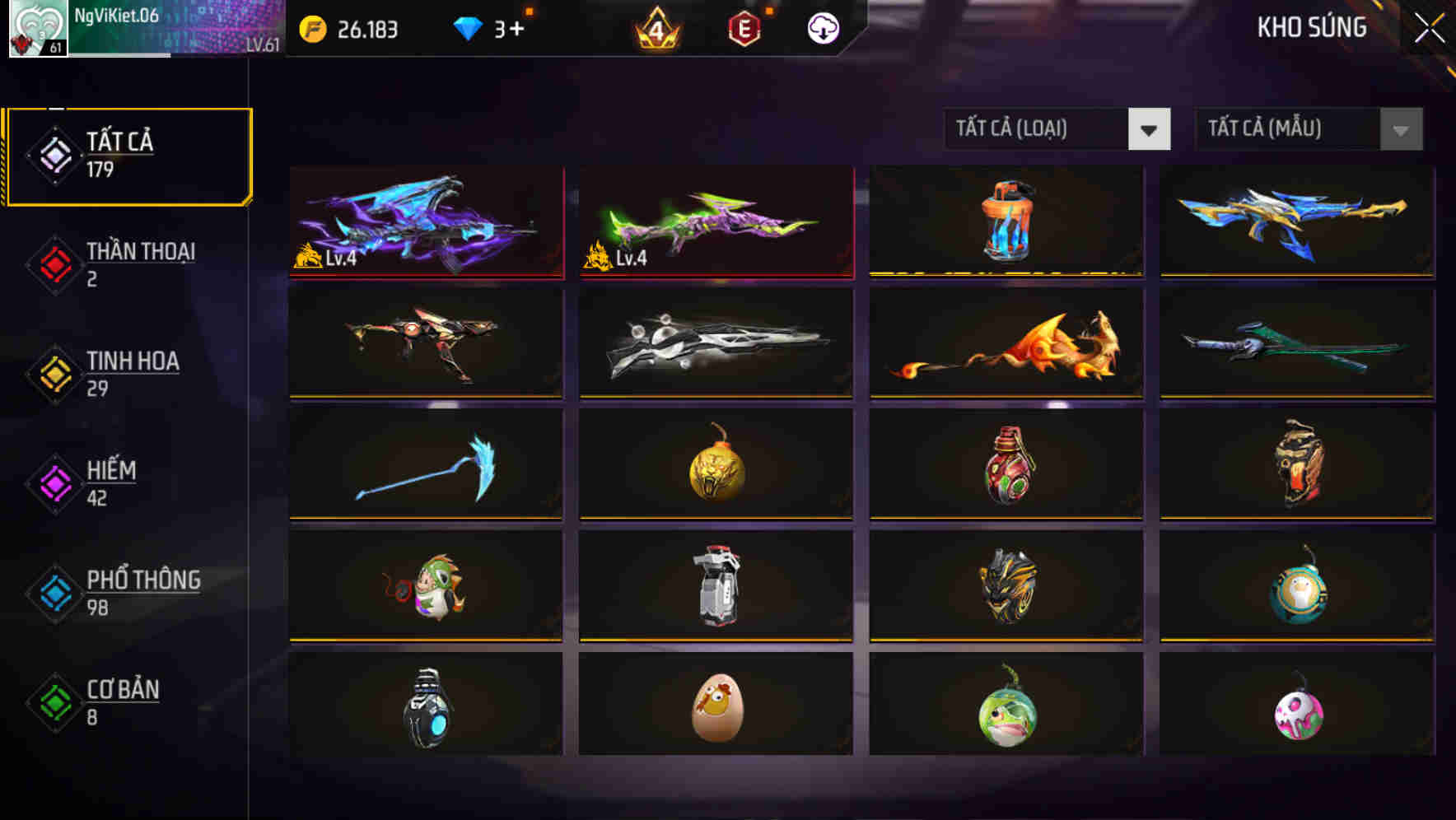Expand the weapon type filter arrow
The image size is (1456, 820).
point(1150,129)
